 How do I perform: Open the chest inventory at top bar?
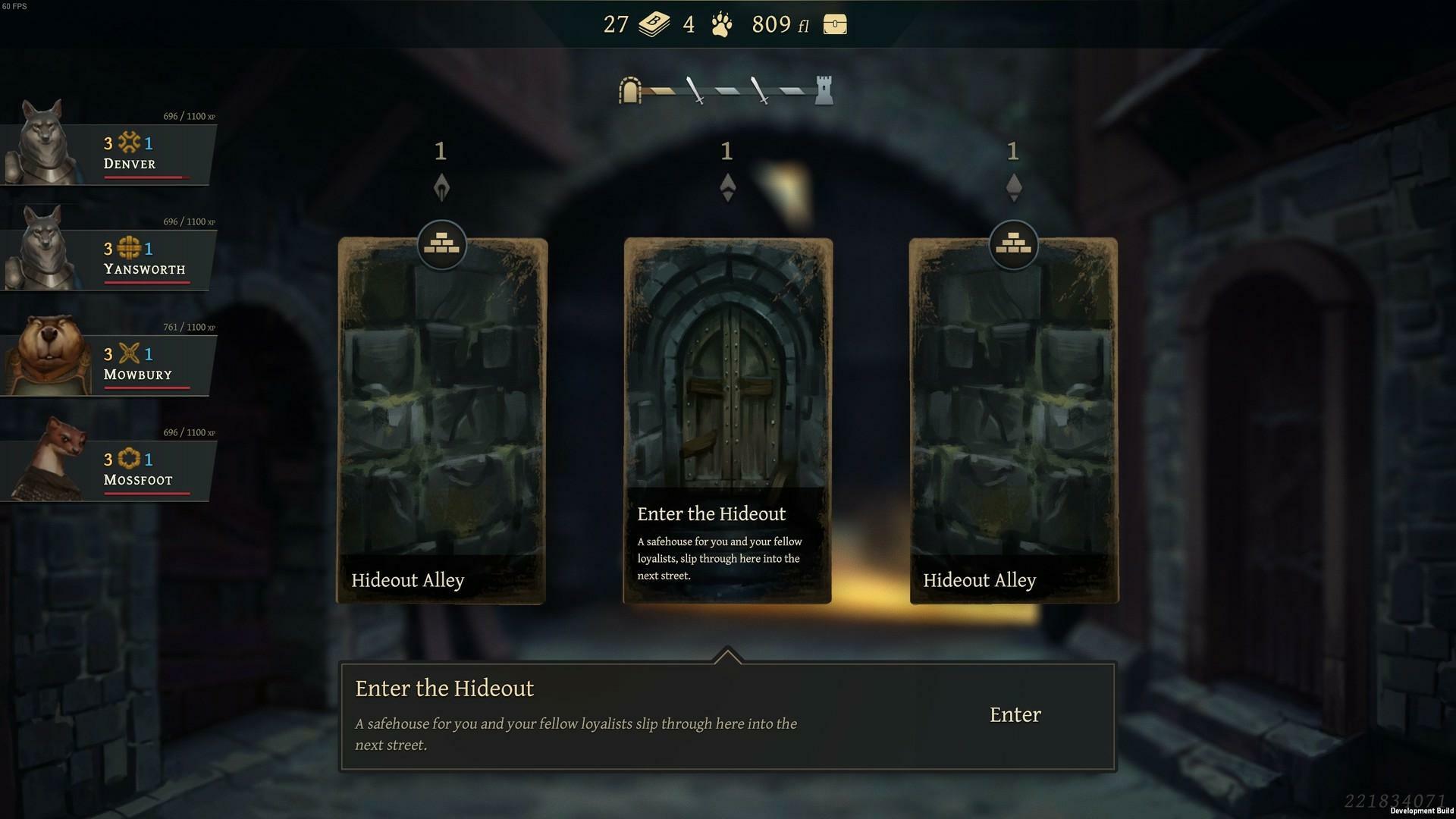[x=834, y=24]
